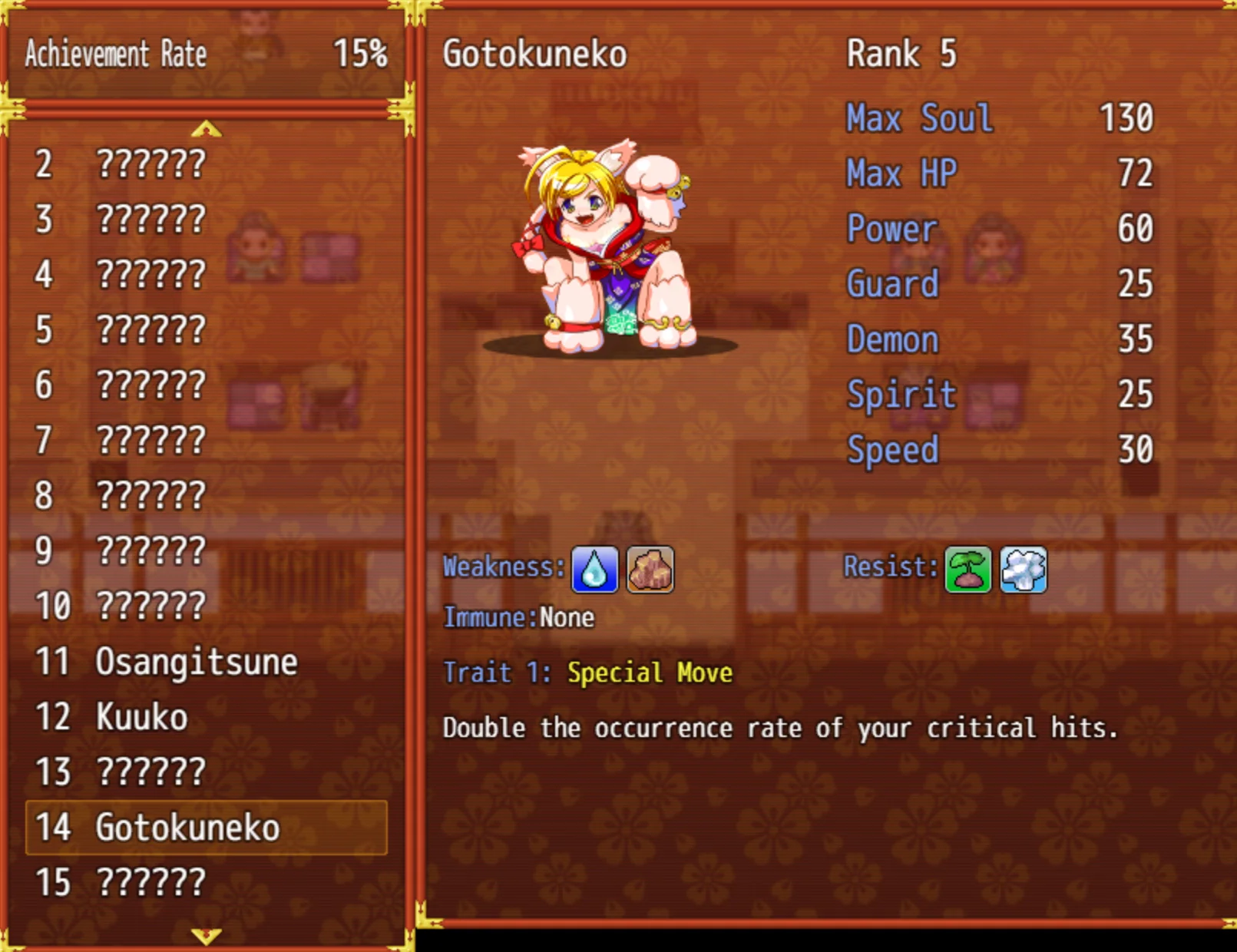Click the white cloud resist icon

[x=1024, y=570]
